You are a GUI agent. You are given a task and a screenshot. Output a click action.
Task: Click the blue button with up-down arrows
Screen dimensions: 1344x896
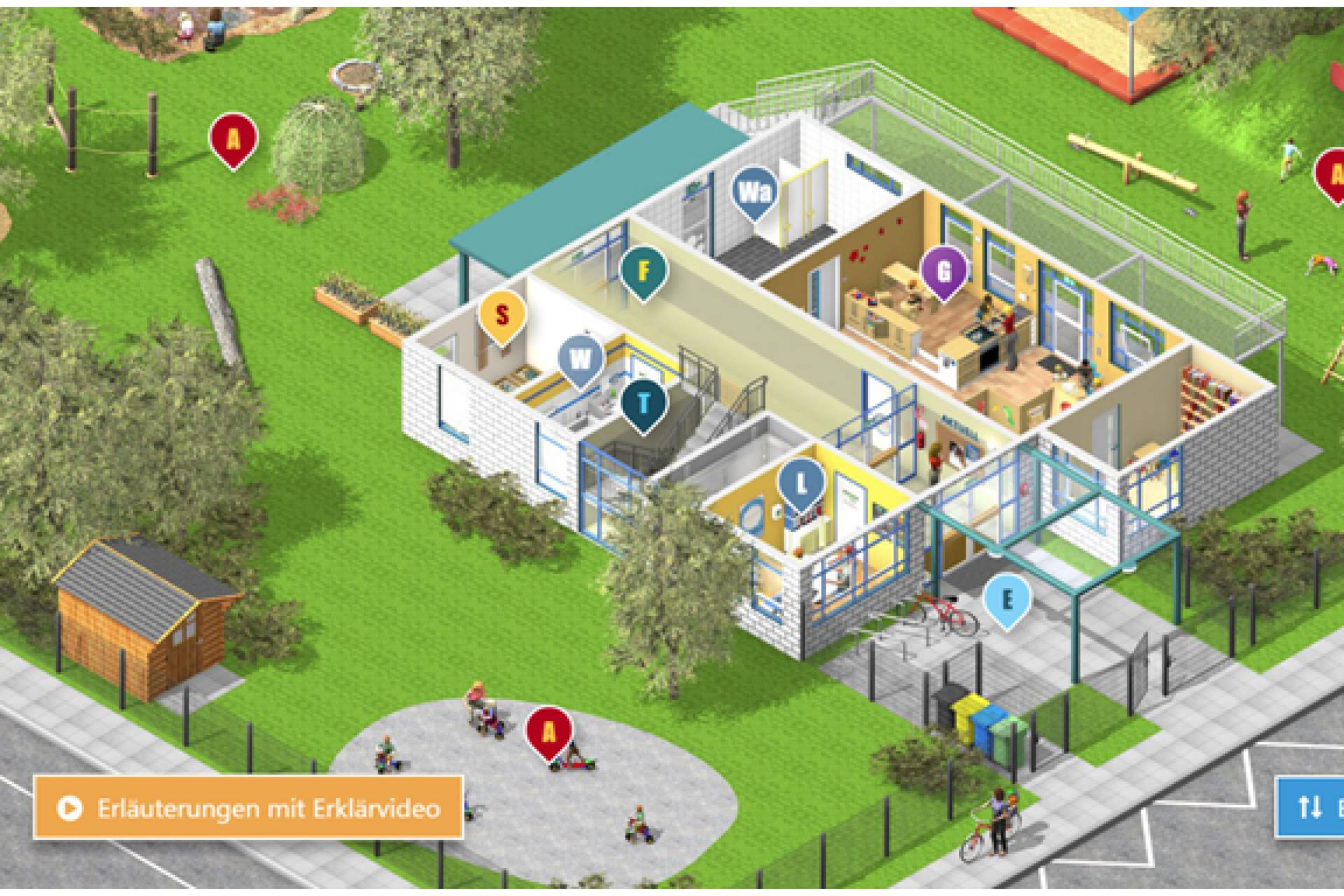[x=1310, y=807]
